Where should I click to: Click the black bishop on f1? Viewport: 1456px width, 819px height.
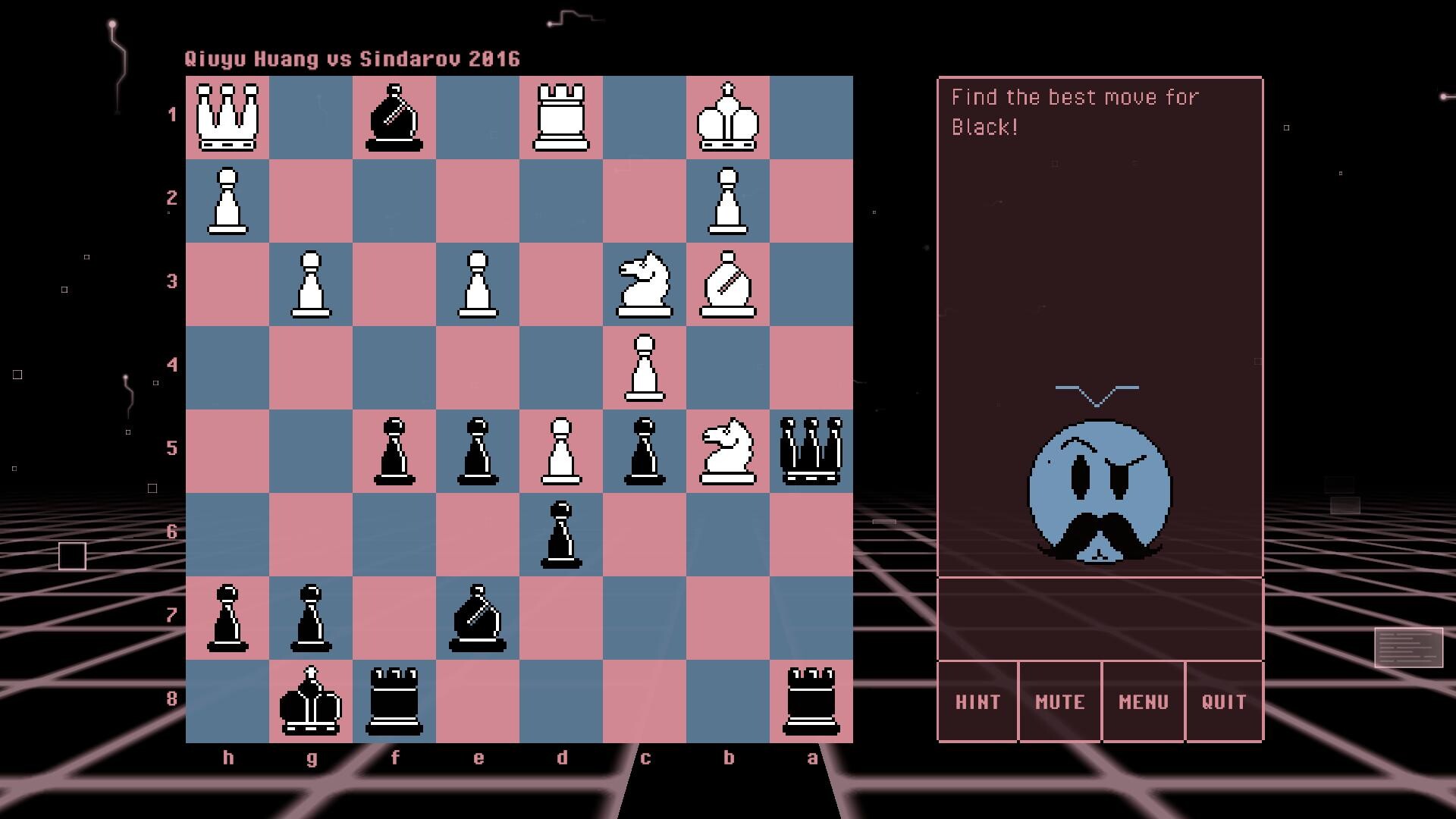pos(394,118)
